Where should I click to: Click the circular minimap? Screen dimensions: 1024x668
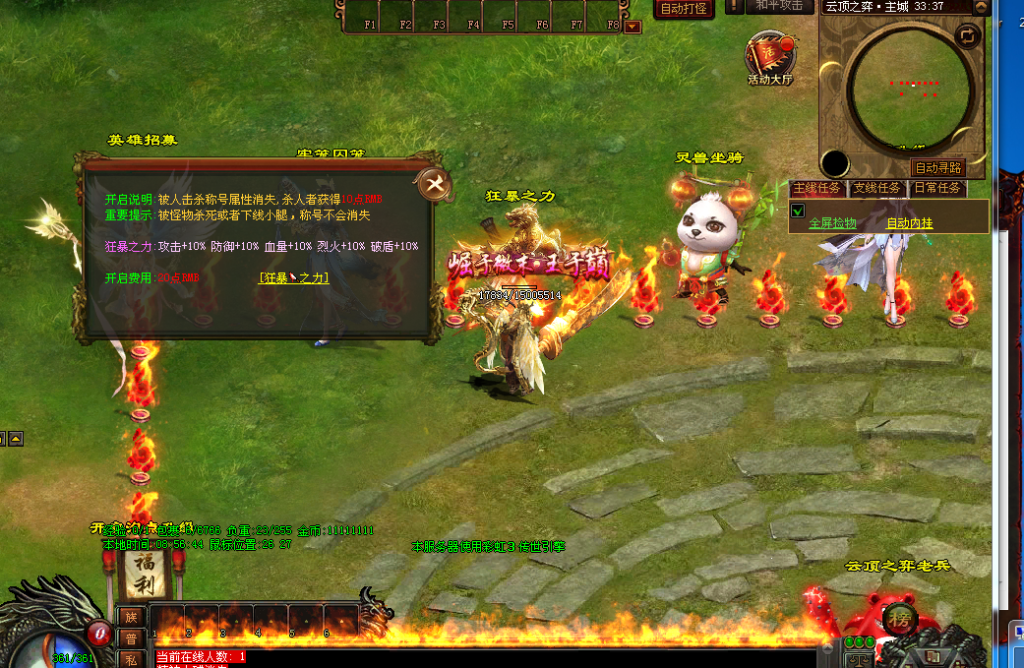[x=909, y=84]
